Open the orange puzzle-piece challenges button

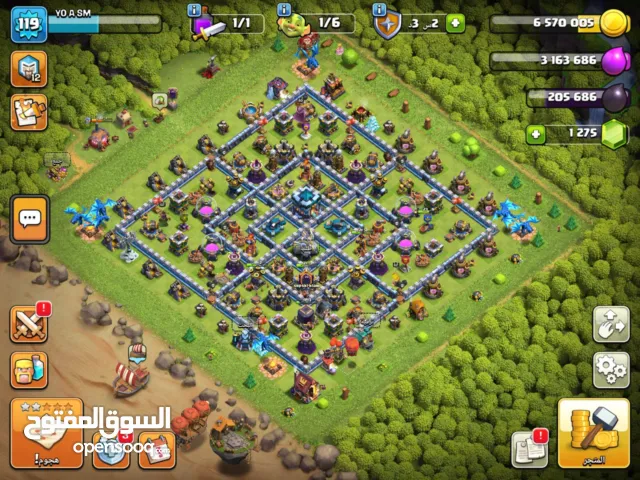28,111
